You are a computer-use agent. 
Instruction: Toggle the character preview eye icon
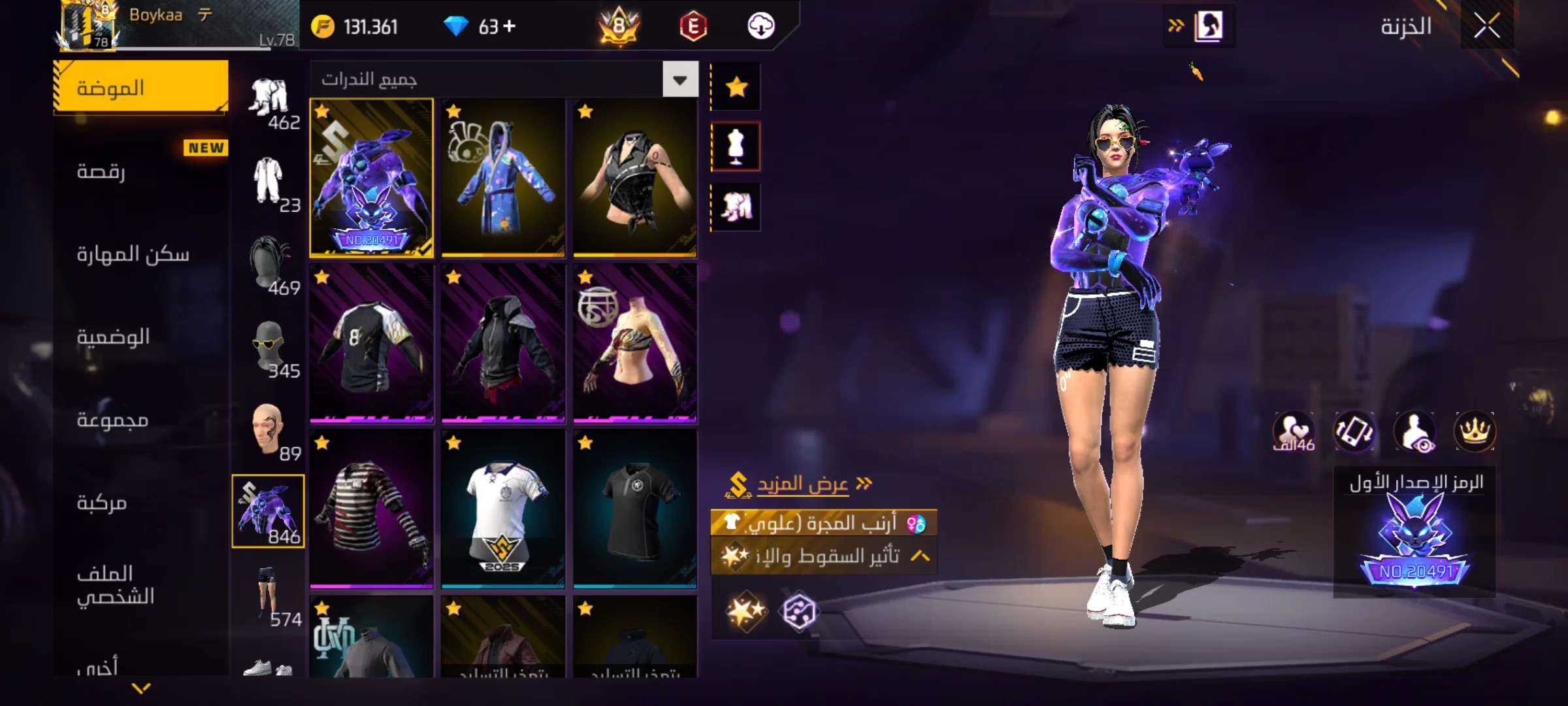[1414, 431]
